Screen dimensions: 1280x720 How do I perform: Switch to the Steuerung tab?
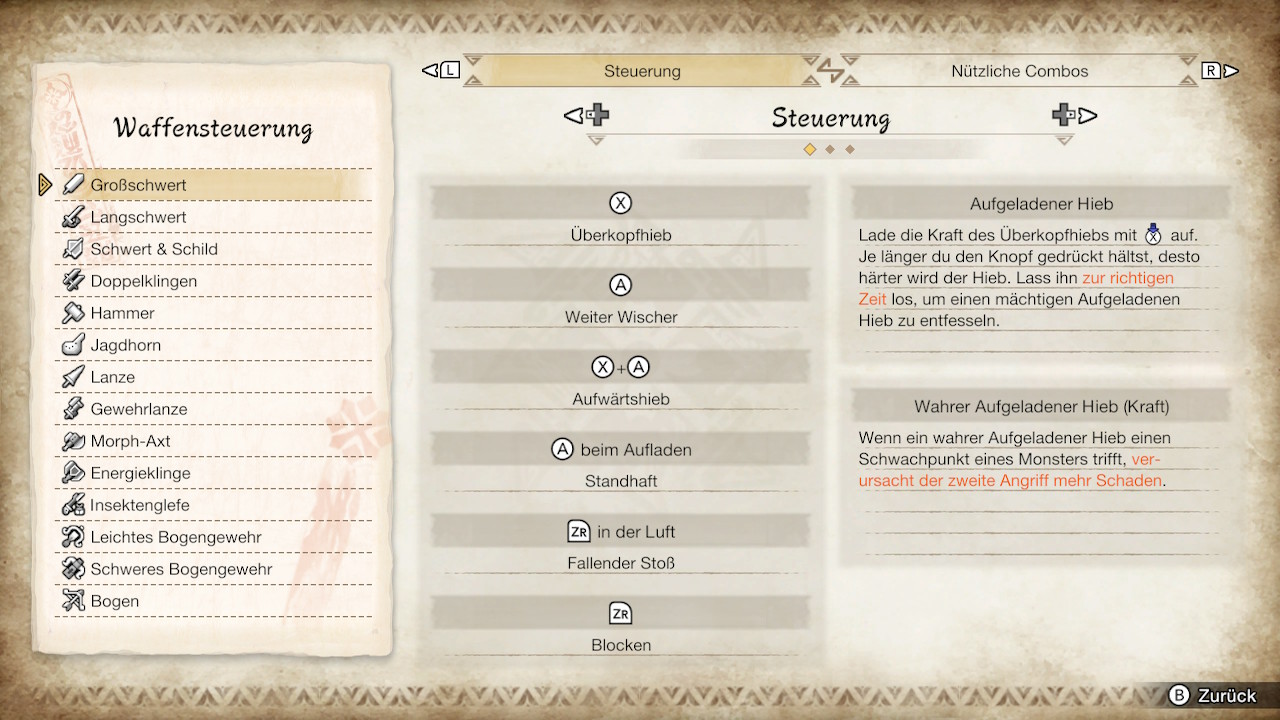coord(642,71)
